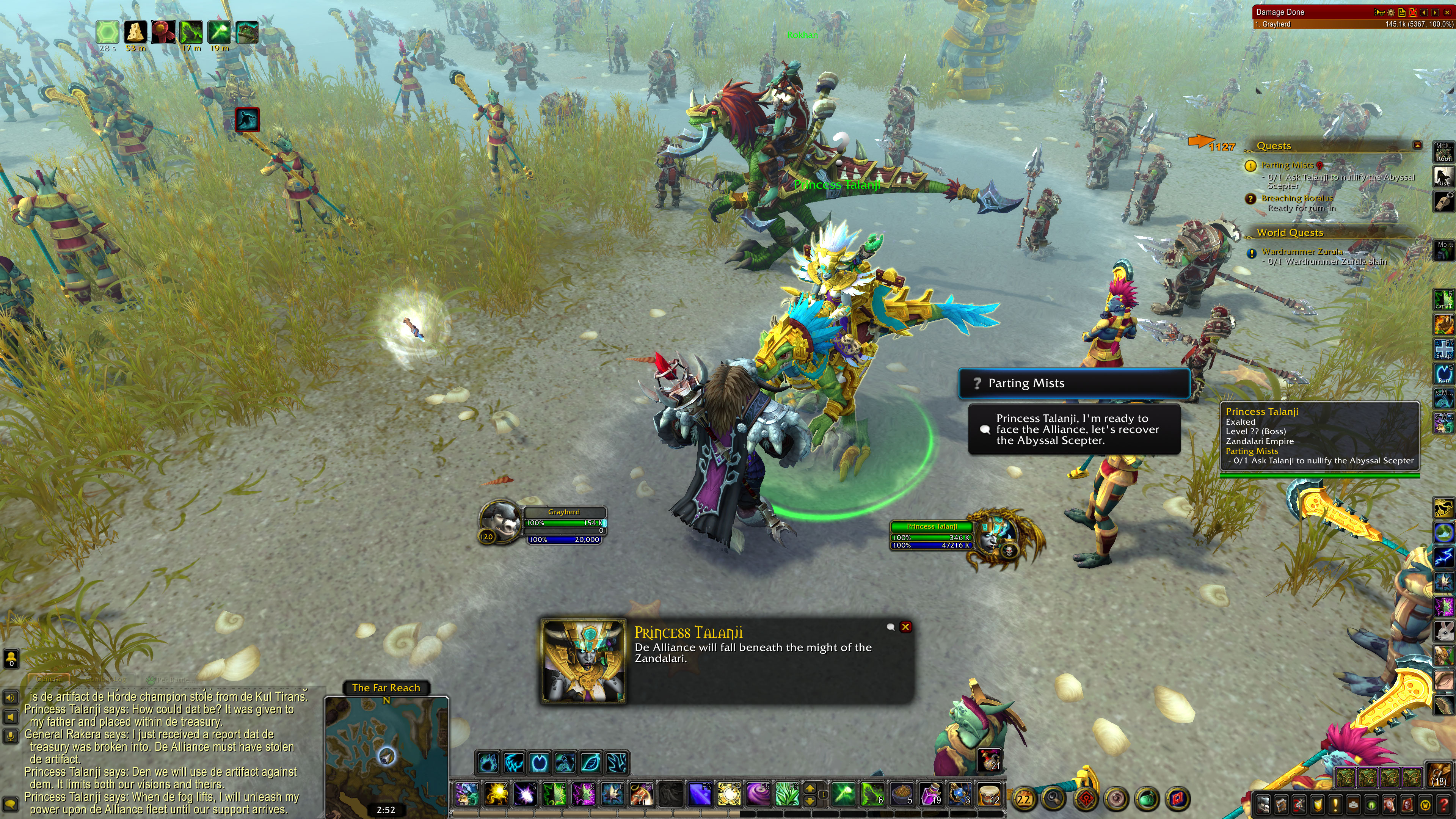Collapse the Quests objective tracker
Viewport: 1456px width, 819px height.
point(1417,145)
